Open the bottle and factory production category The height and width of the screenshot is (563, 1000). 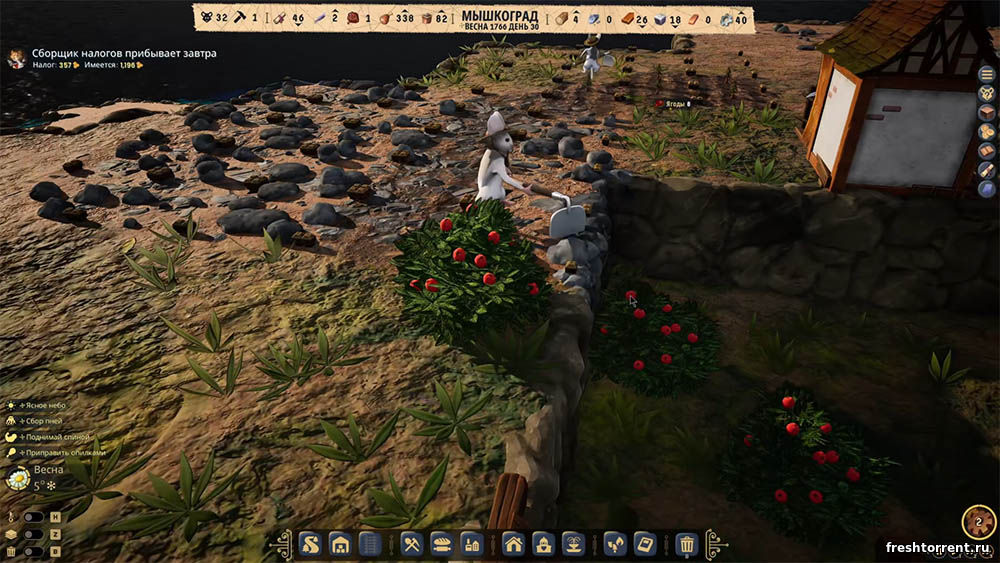click(471, 545)
